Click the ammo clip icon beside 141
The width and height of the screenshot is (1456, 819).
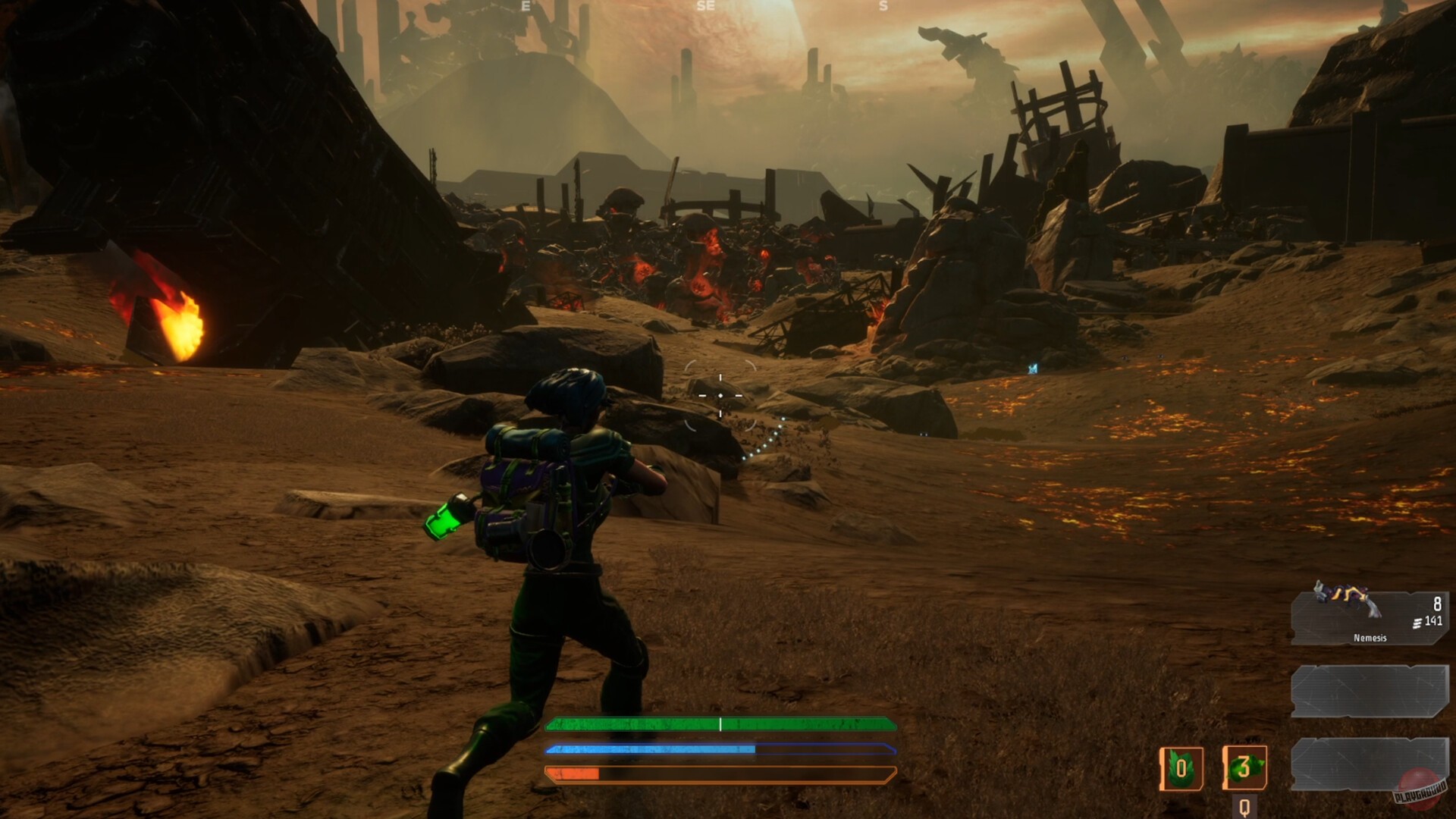point(1418,623)
